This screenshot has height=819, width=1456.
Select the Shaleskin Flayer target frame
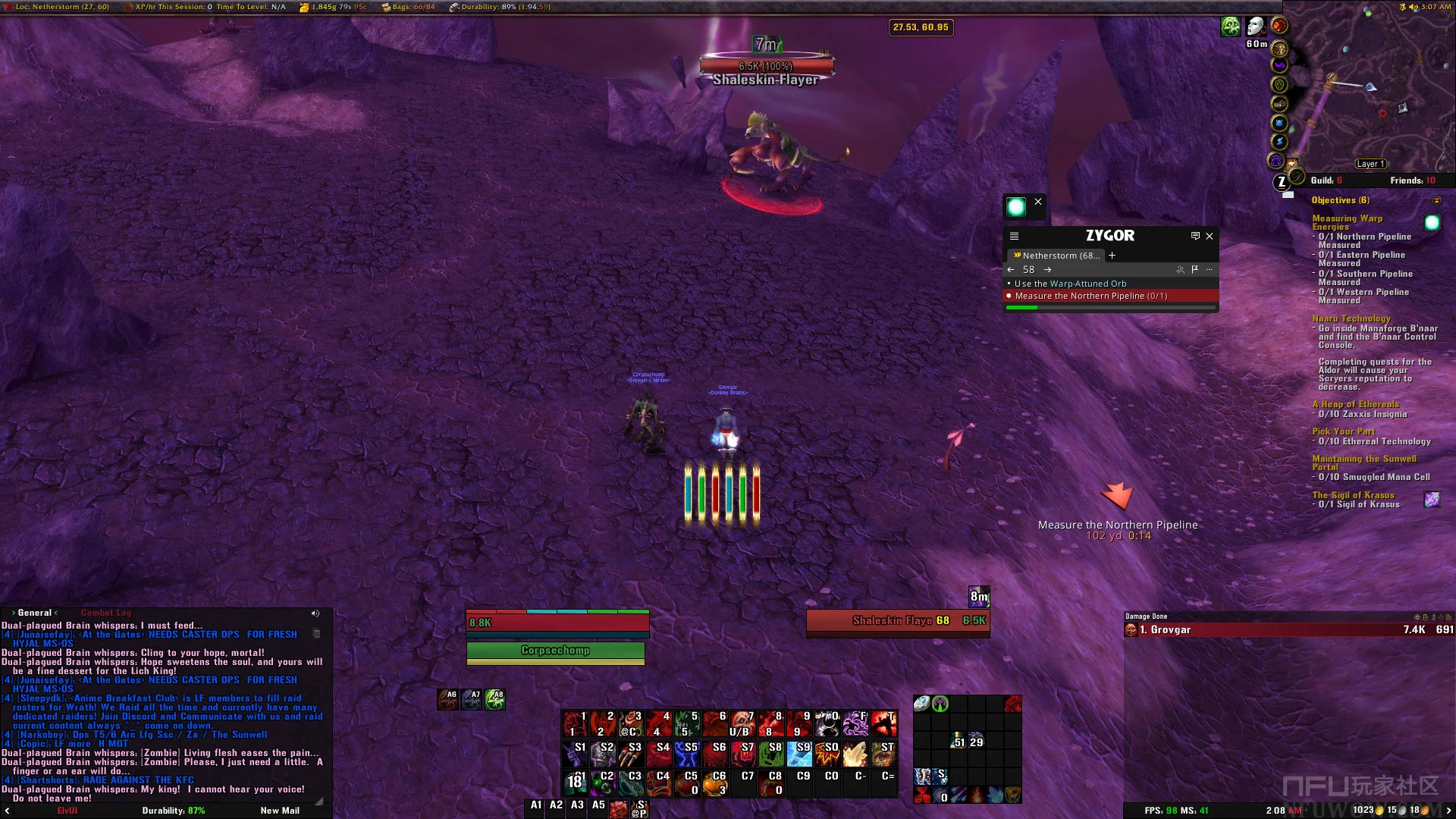click(898, 621)
